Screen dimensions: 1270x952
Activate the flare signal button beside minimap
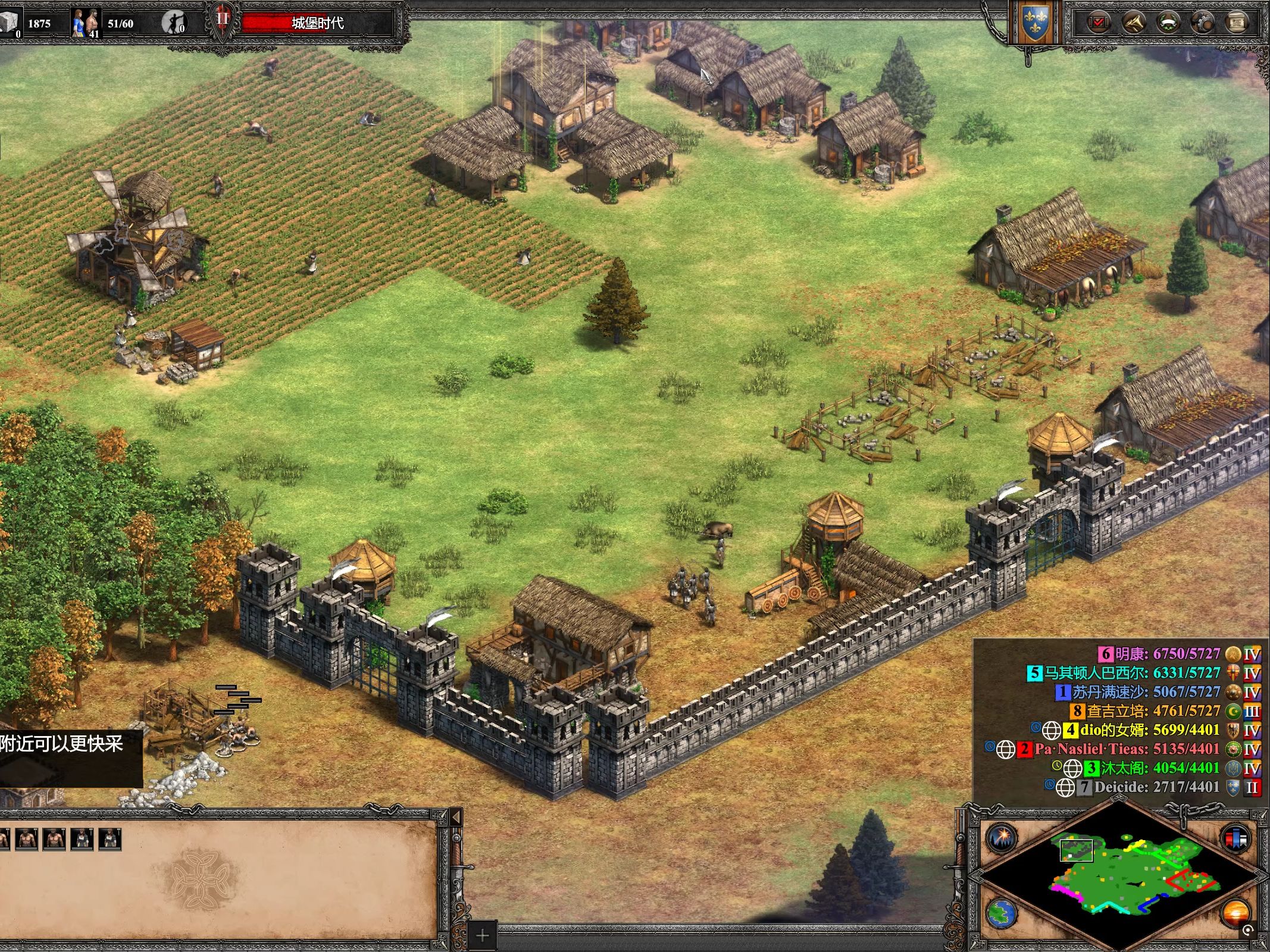pyautogui.click(x=1002, y=837)
